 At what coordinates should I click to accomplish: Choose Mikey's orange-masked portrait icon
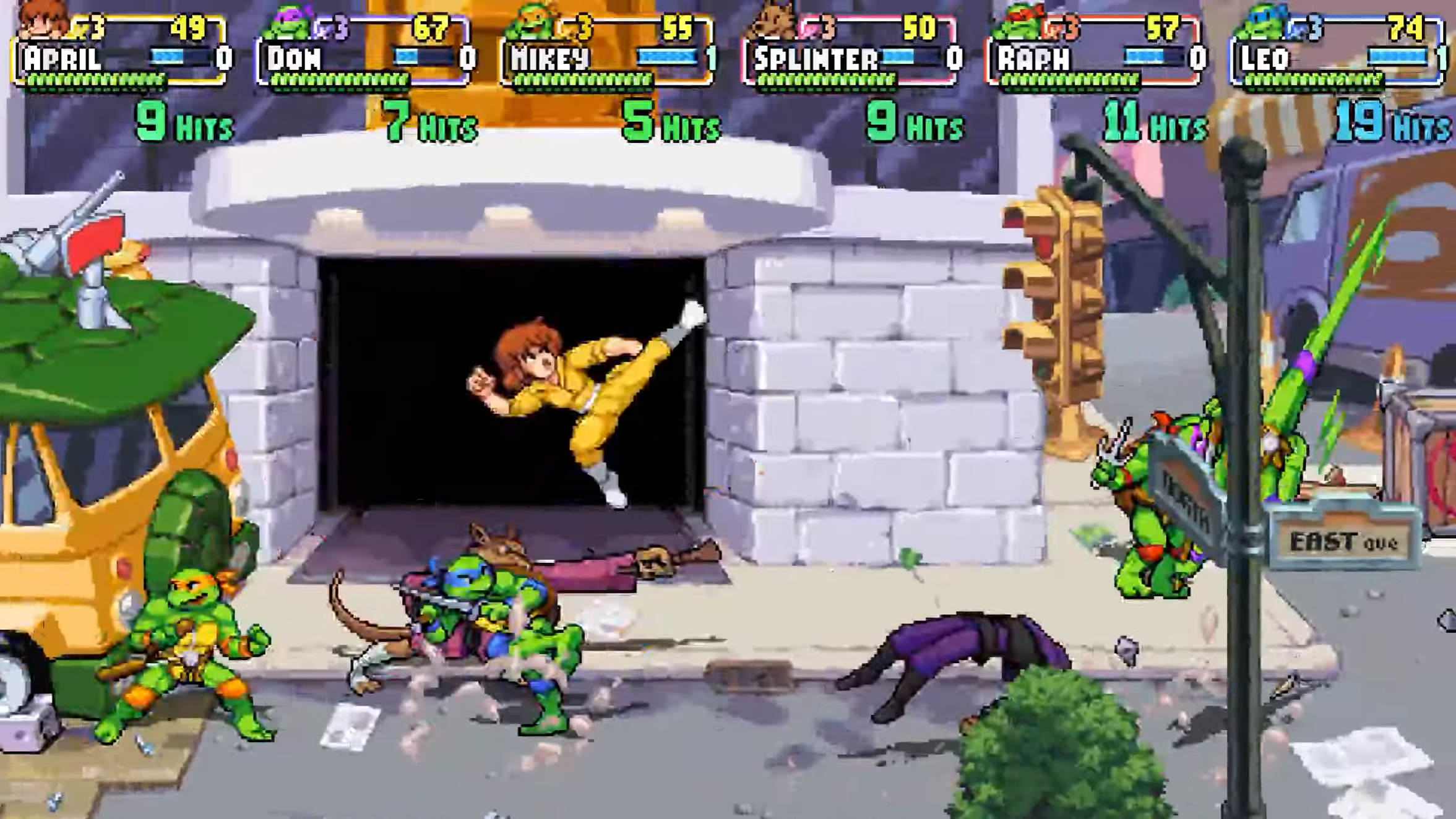(530, 21)
